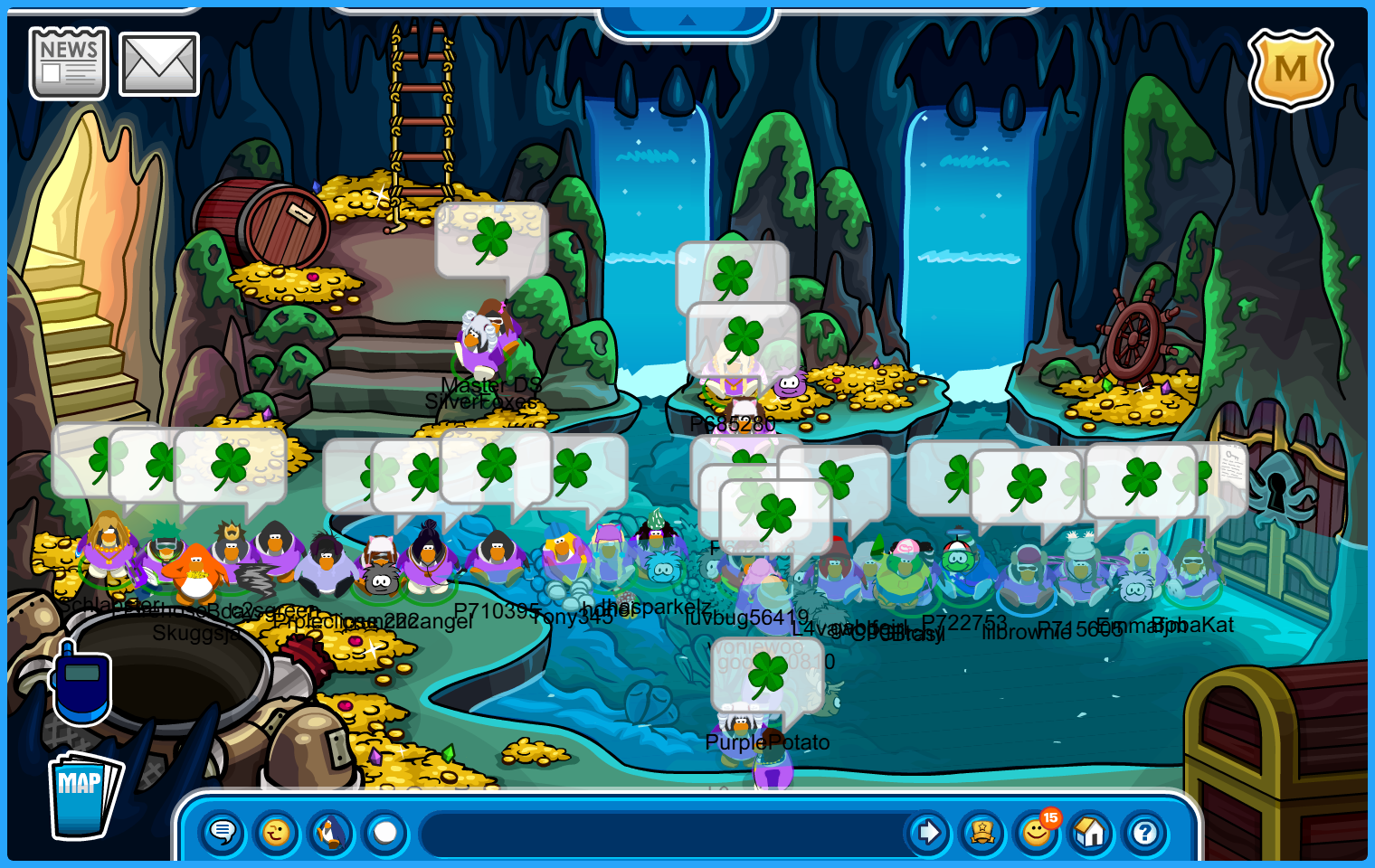Open the mail envelope inbox
The image size is (1375, 868).
coord(159,64)
